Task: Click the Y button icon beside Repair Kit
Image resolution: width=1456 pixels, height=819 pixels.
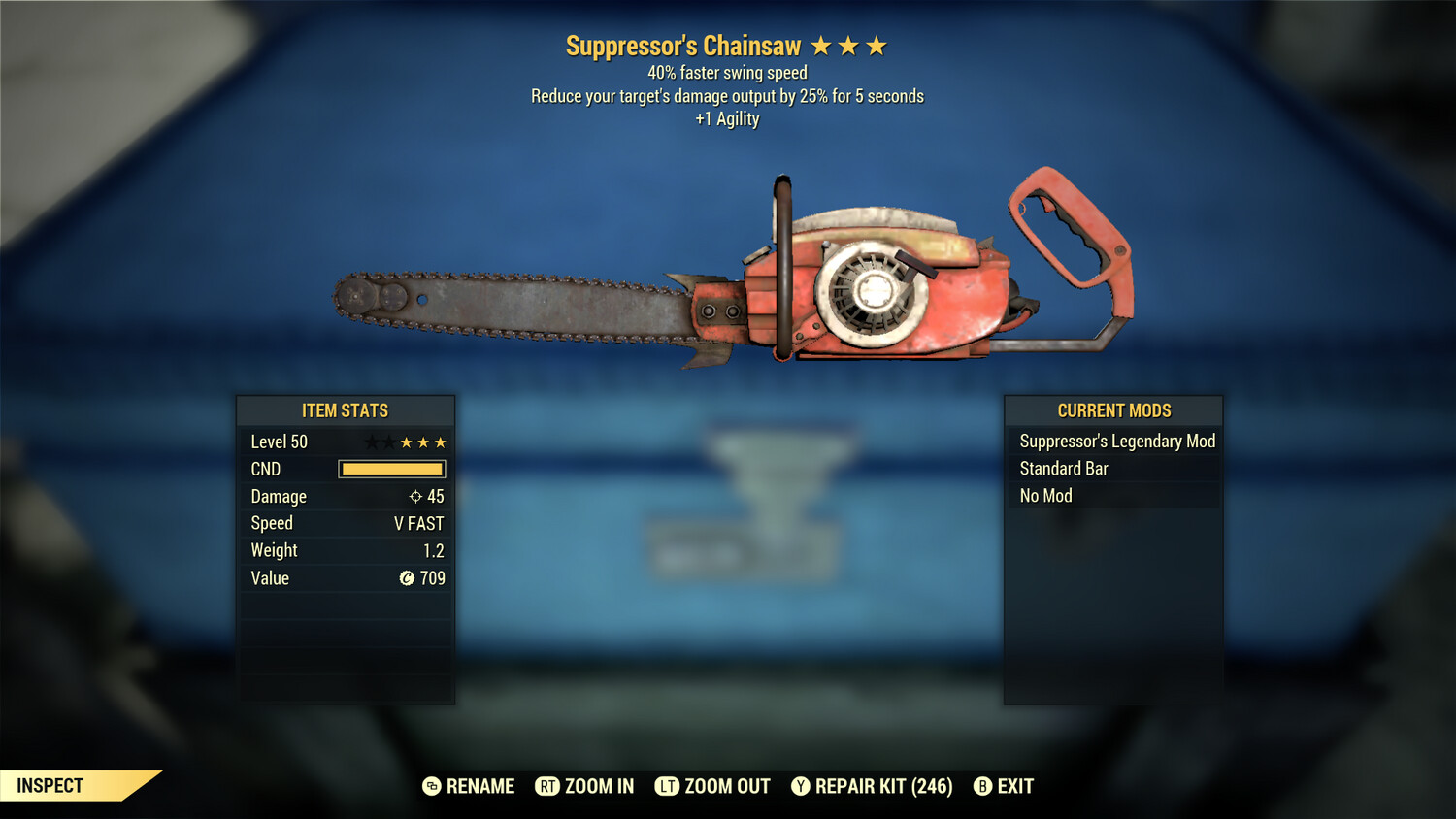Action: tap(801, 786)
